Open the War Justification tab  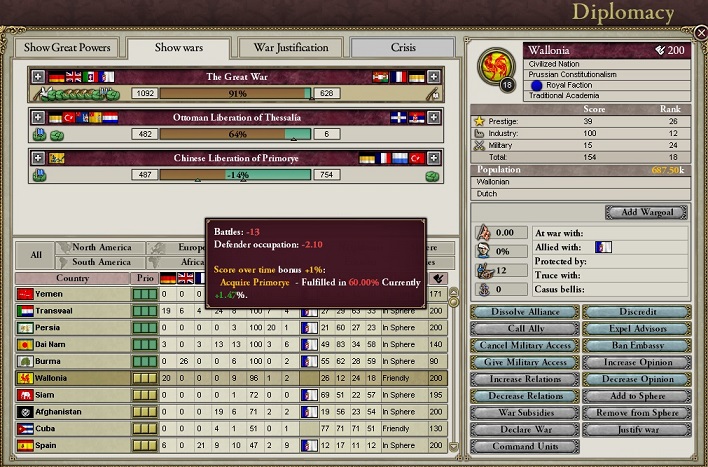click(x=290, y=48)
